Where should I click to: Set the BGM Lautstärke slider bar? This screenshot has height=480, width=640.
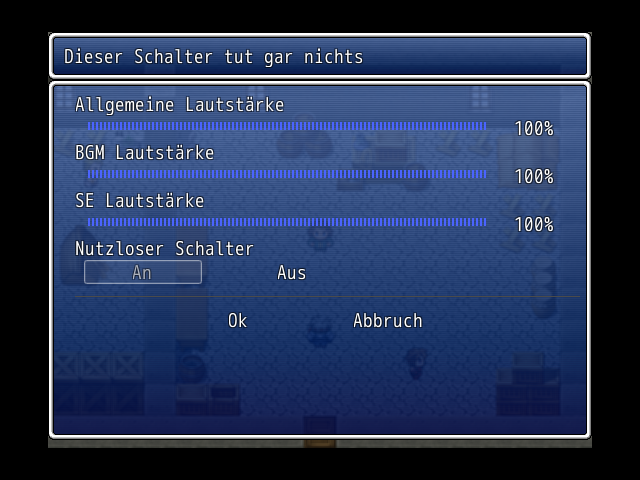point(286,174)
